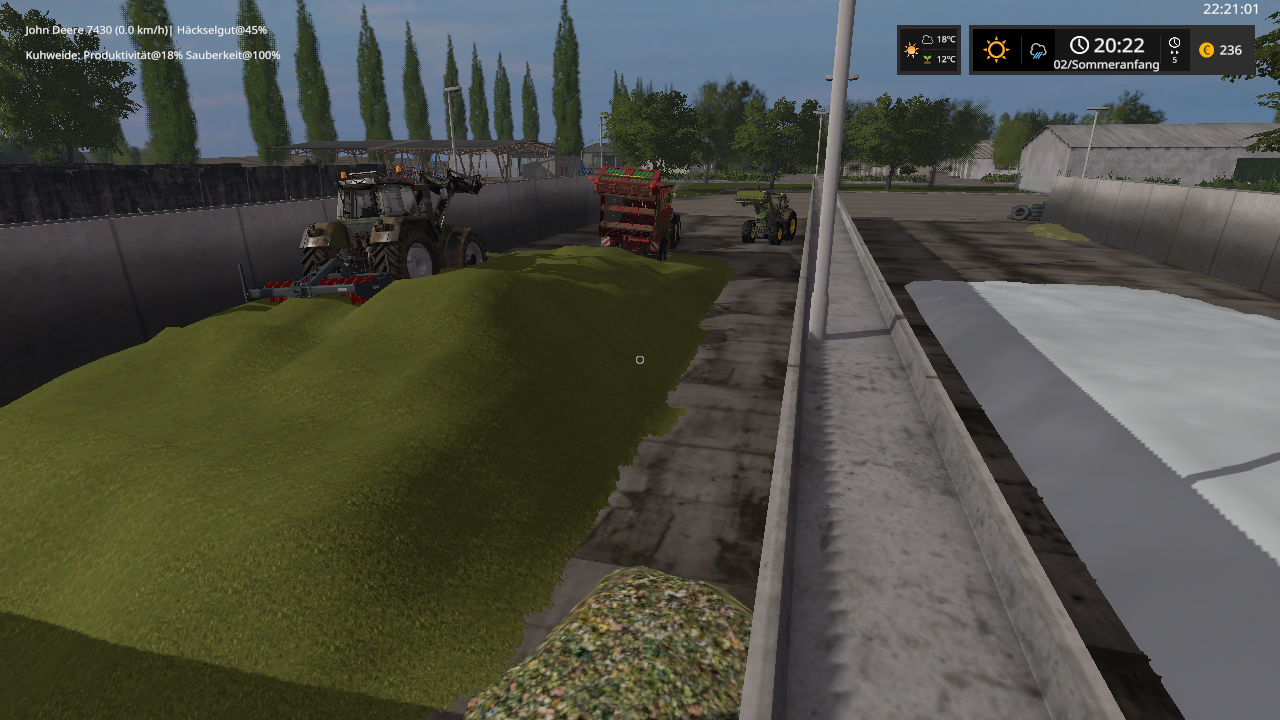Viewport: 1280px width, 720px height.
Task: Click the gold coin money icon
Action: (1206, 50)
